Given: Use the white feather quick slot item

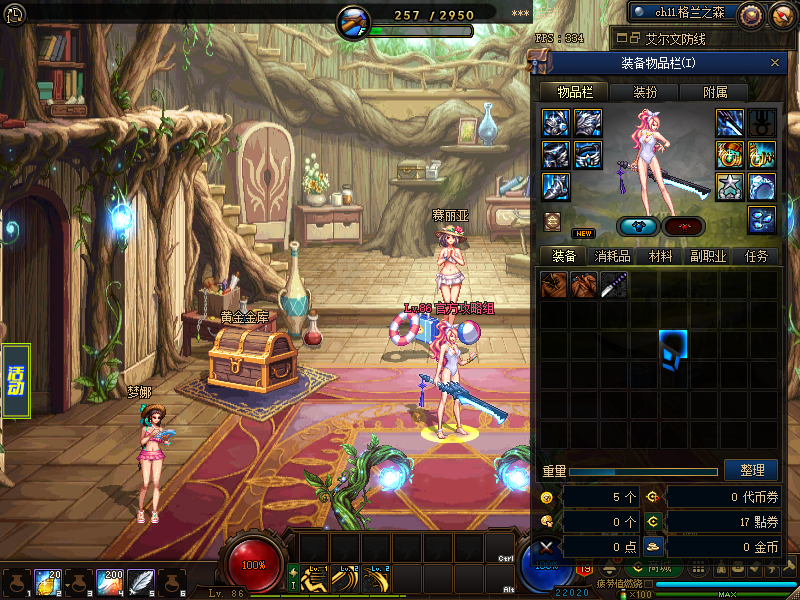Looking at the screenshot, I should tap(142, 582).
